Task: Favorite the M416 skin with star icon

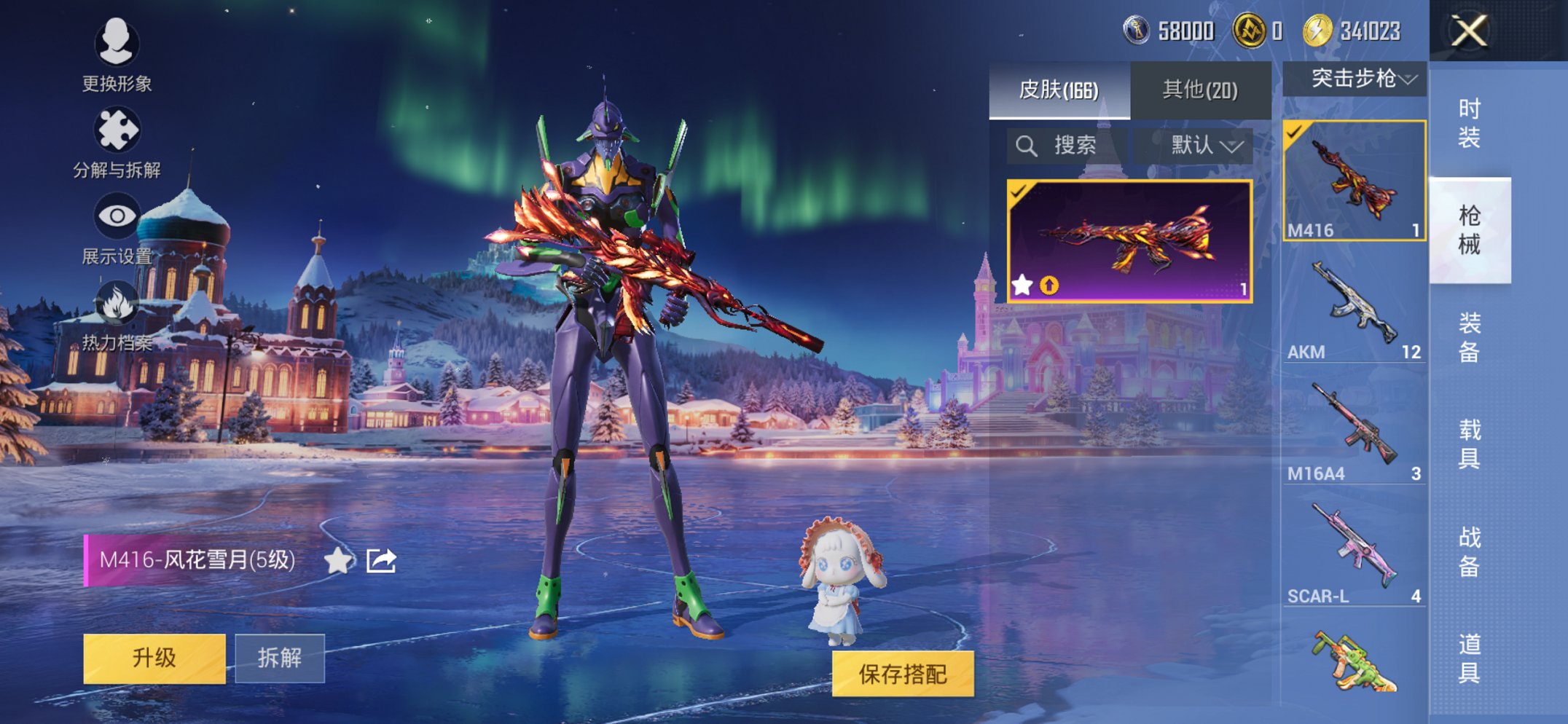Action: (338, 560)
